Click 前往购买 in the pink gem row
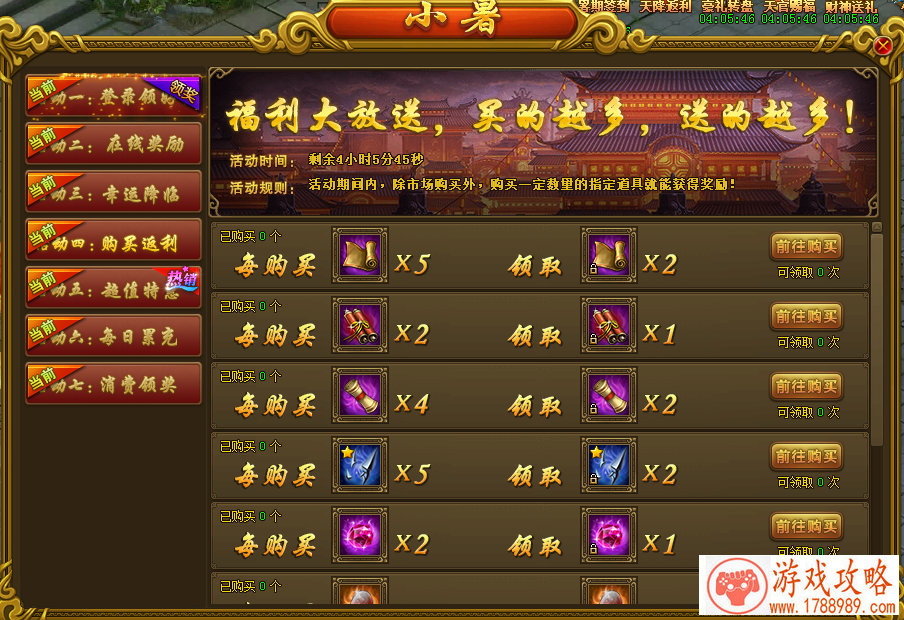 [806, 526]
